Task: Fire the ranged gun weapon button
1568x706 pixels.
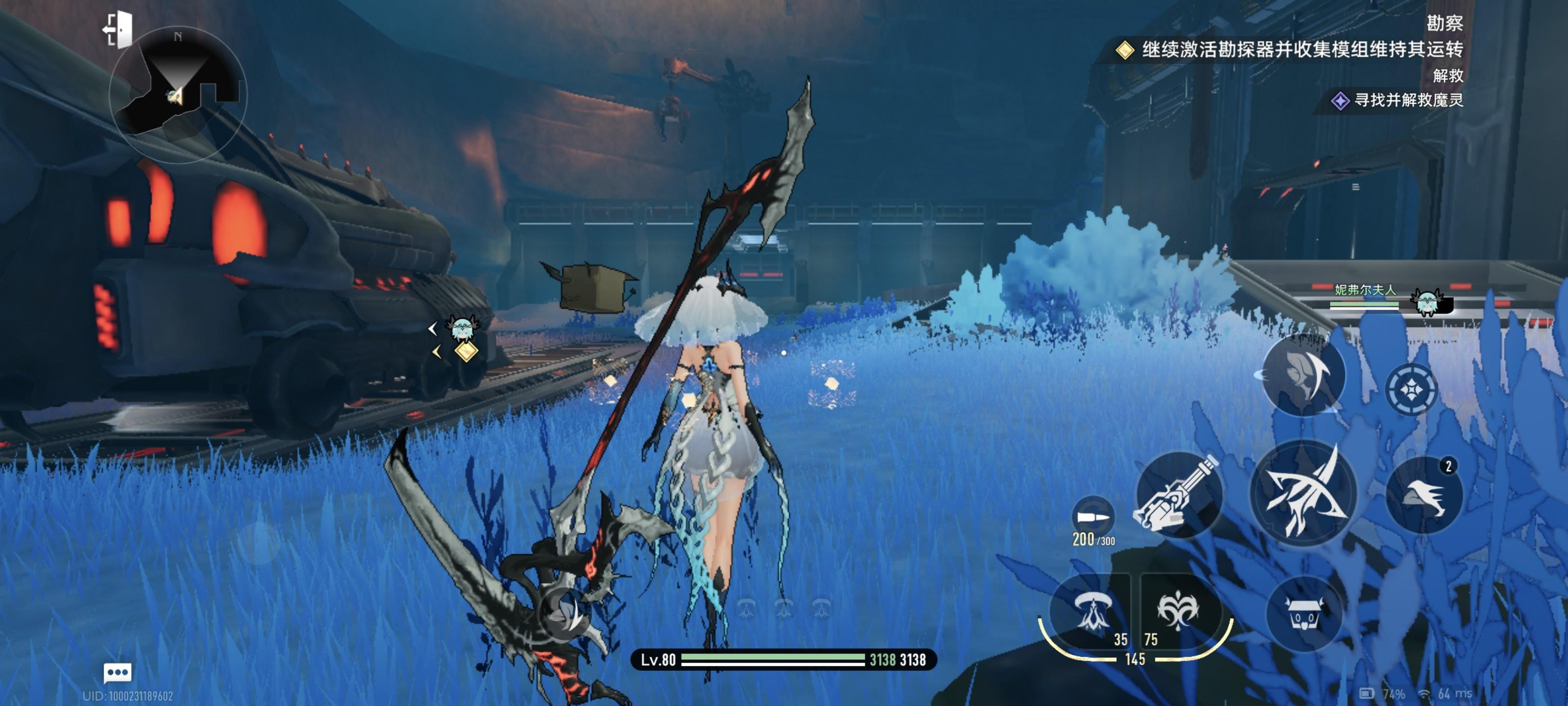Action: (1178, 494)
